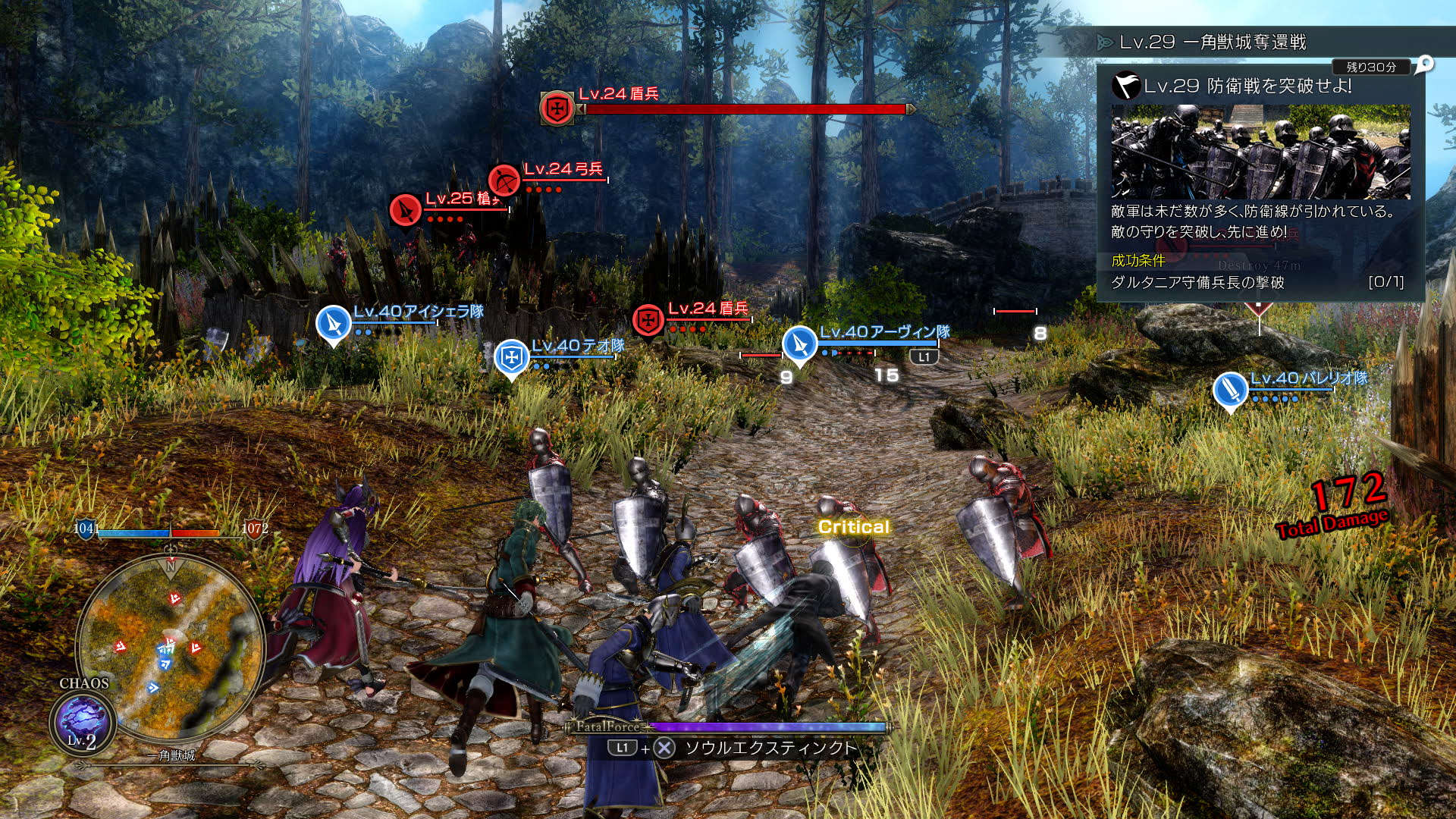Click the Lv.29 一角獣城奪還戦 mission title

coord(1212,42)
